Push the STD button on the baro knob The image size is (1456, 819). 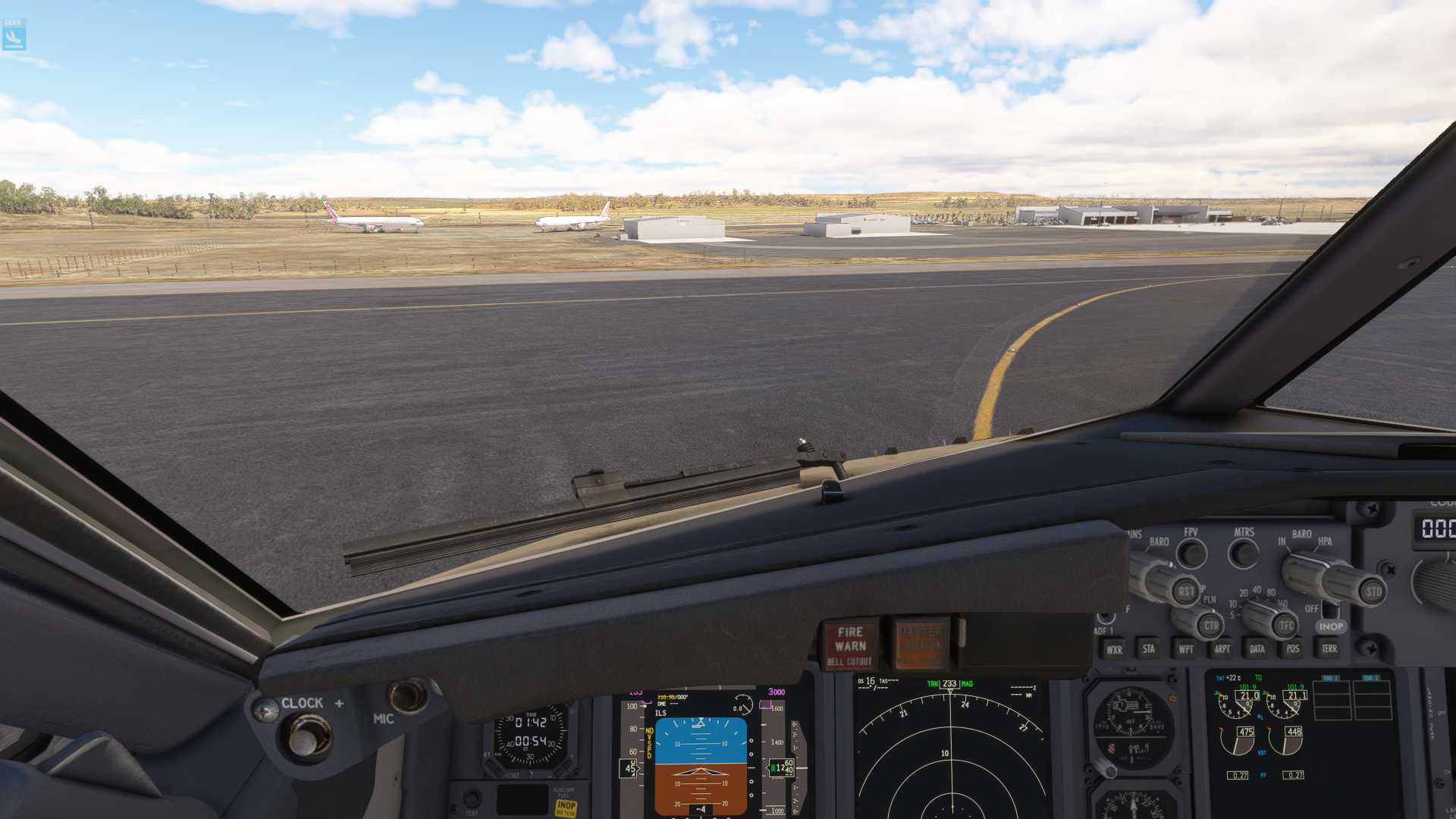point(1373,591)
